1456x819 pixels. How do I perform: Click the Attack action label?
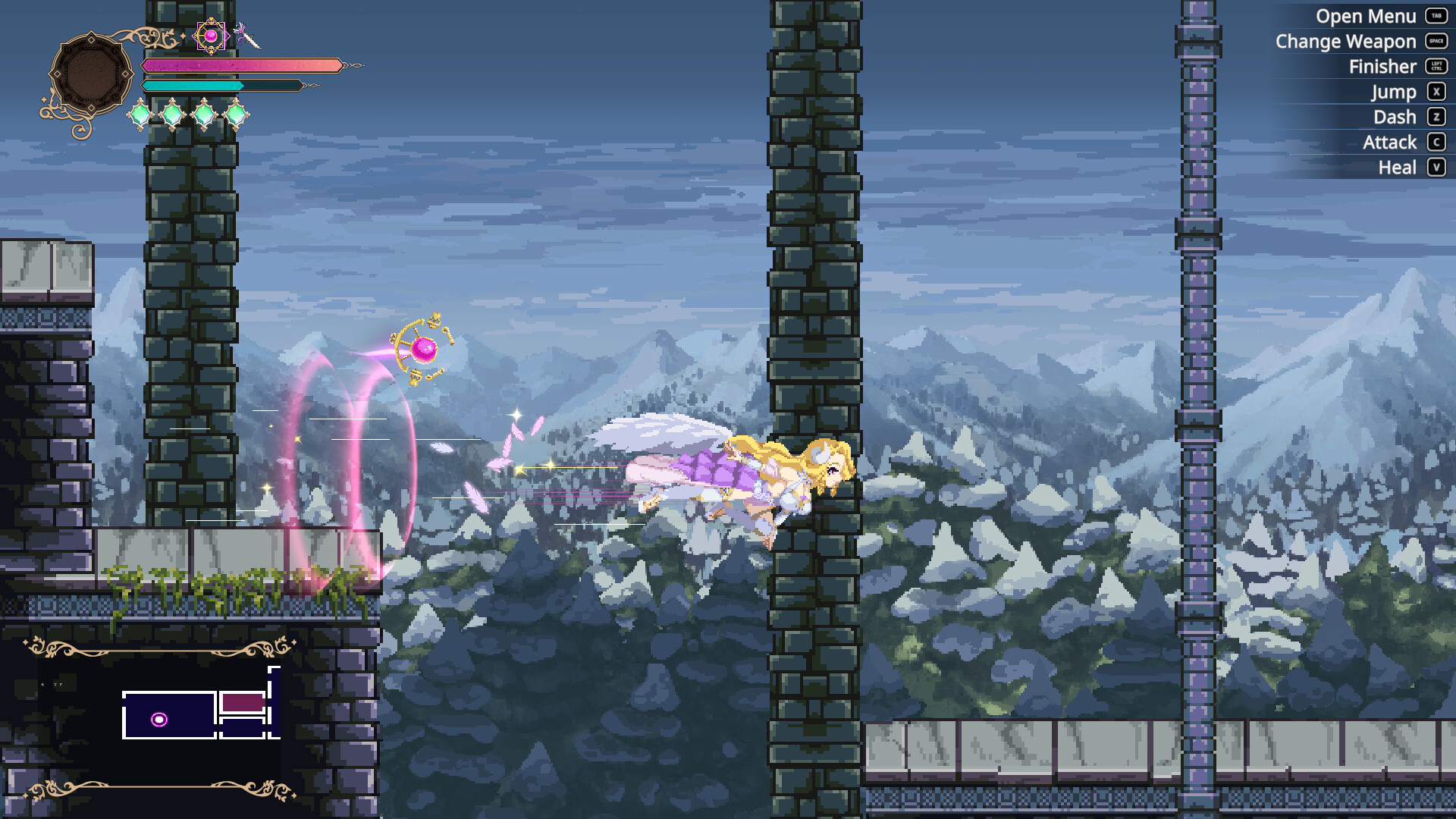point(1389,142)
